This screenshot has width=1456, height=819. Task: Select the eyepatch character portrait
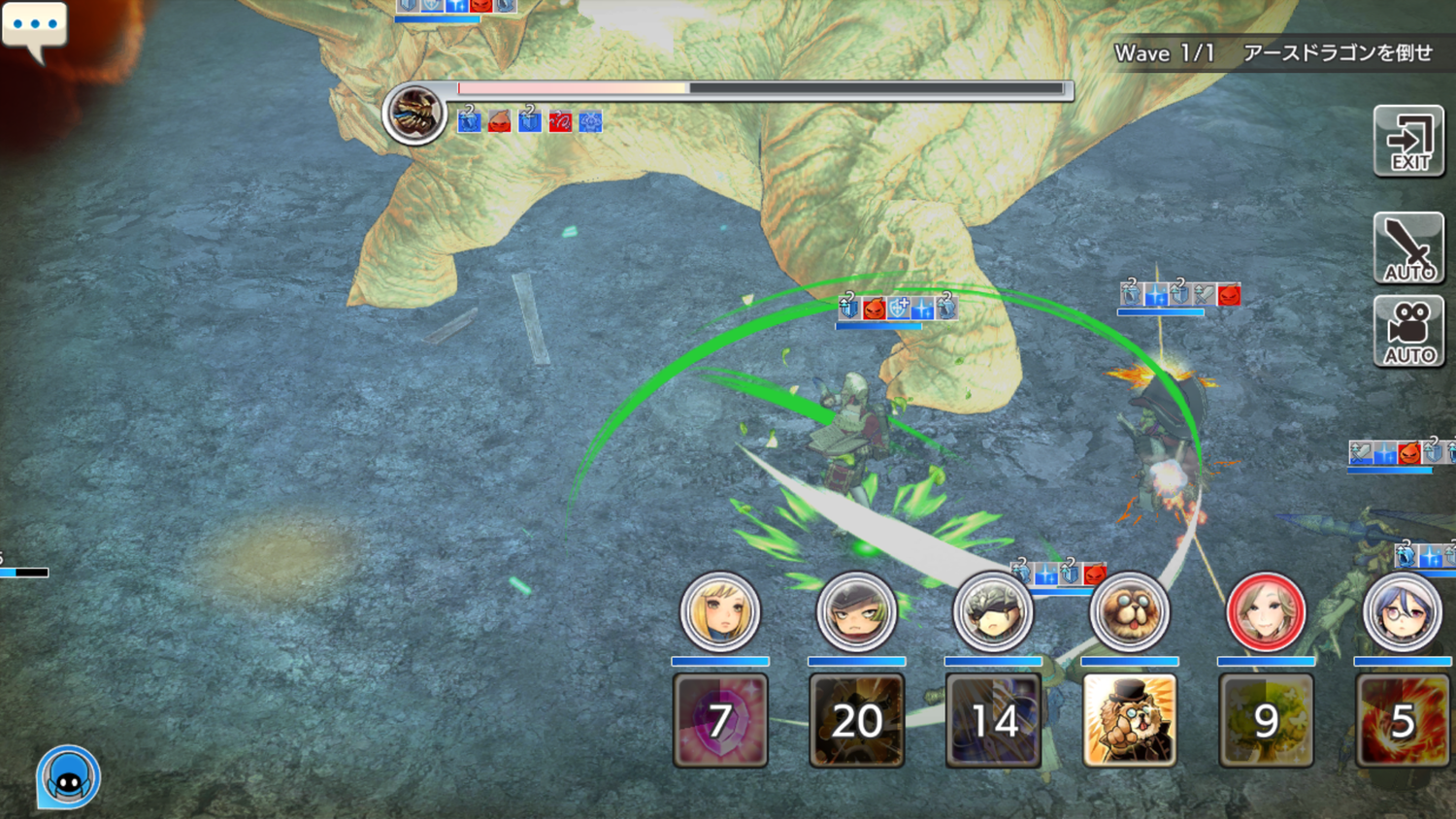(x=992, y=612)
